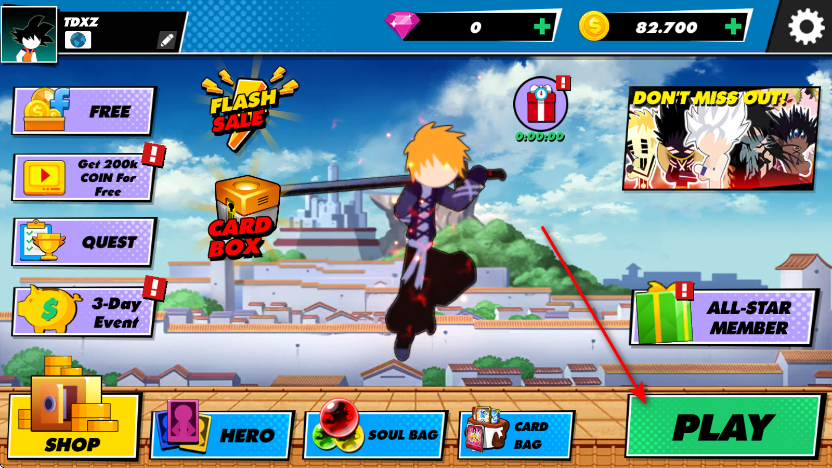832x468 pixels.
Task: Open the HERO selection screen
Action: coord(222,435)
